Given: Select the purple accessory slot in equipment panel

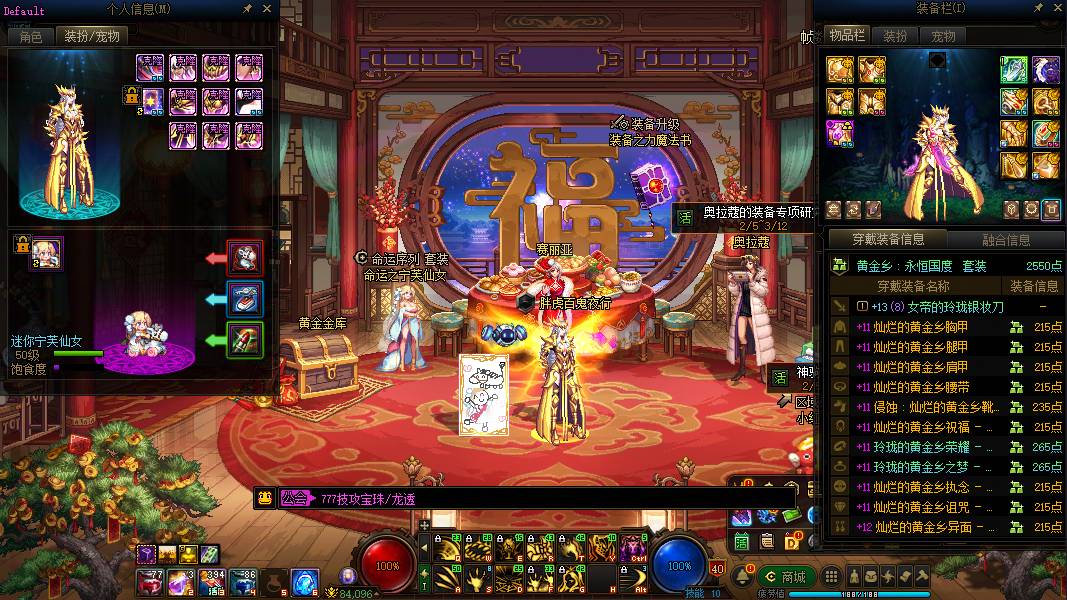Looking at the screenshot, I should click(x=839, y=133).
